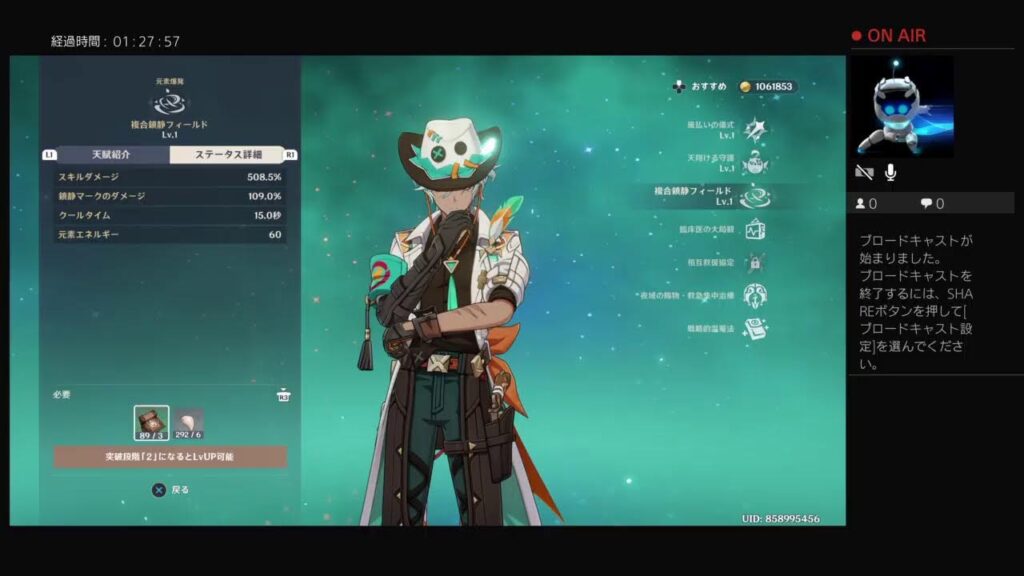Click the 突破段階「2」になるとLvUP可能 button

pyautogui.click(x=170, y=457)
